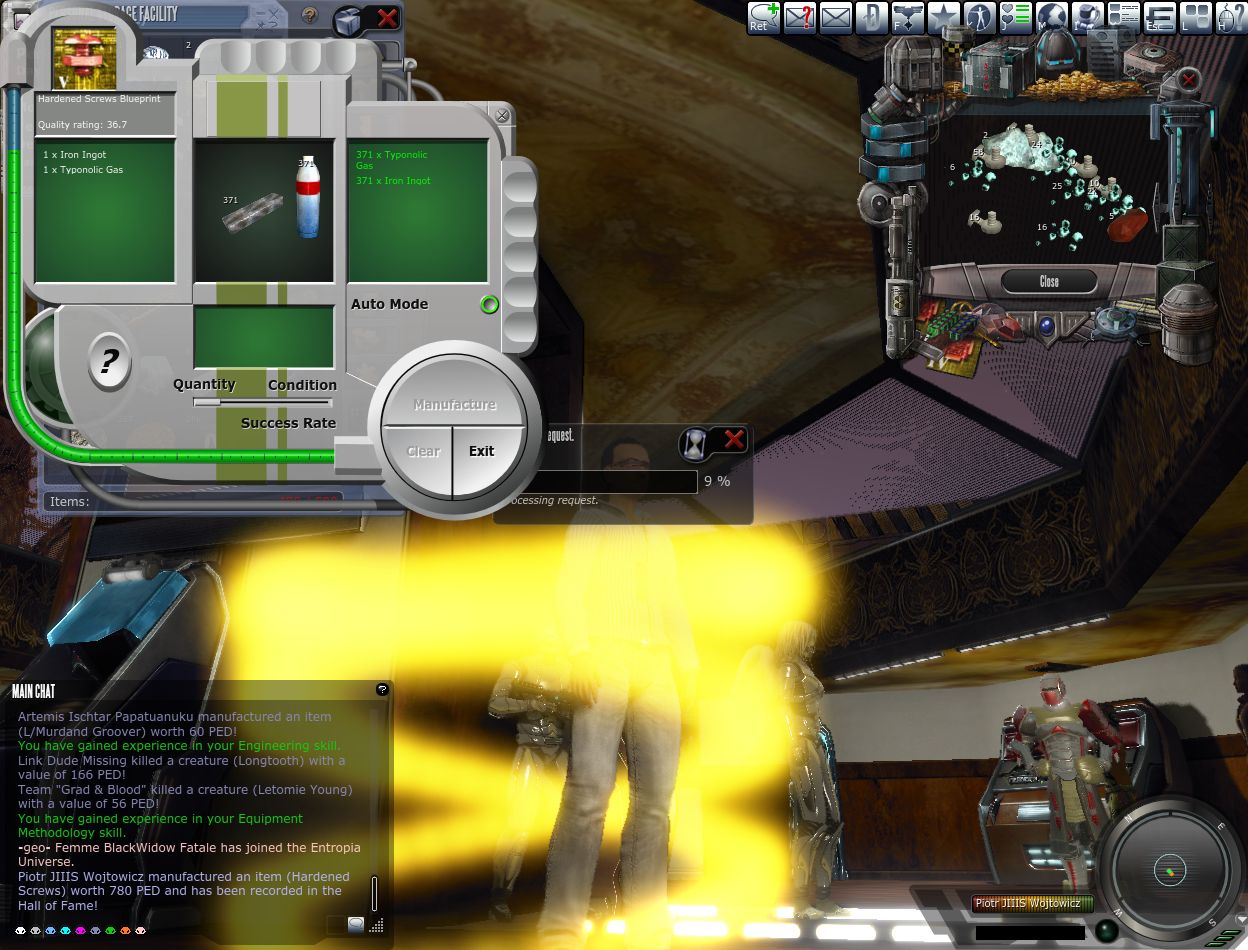Viewport: 1248px width, 950px height.
Task: Click the Main Chat help button
Action: click(381, 690)
